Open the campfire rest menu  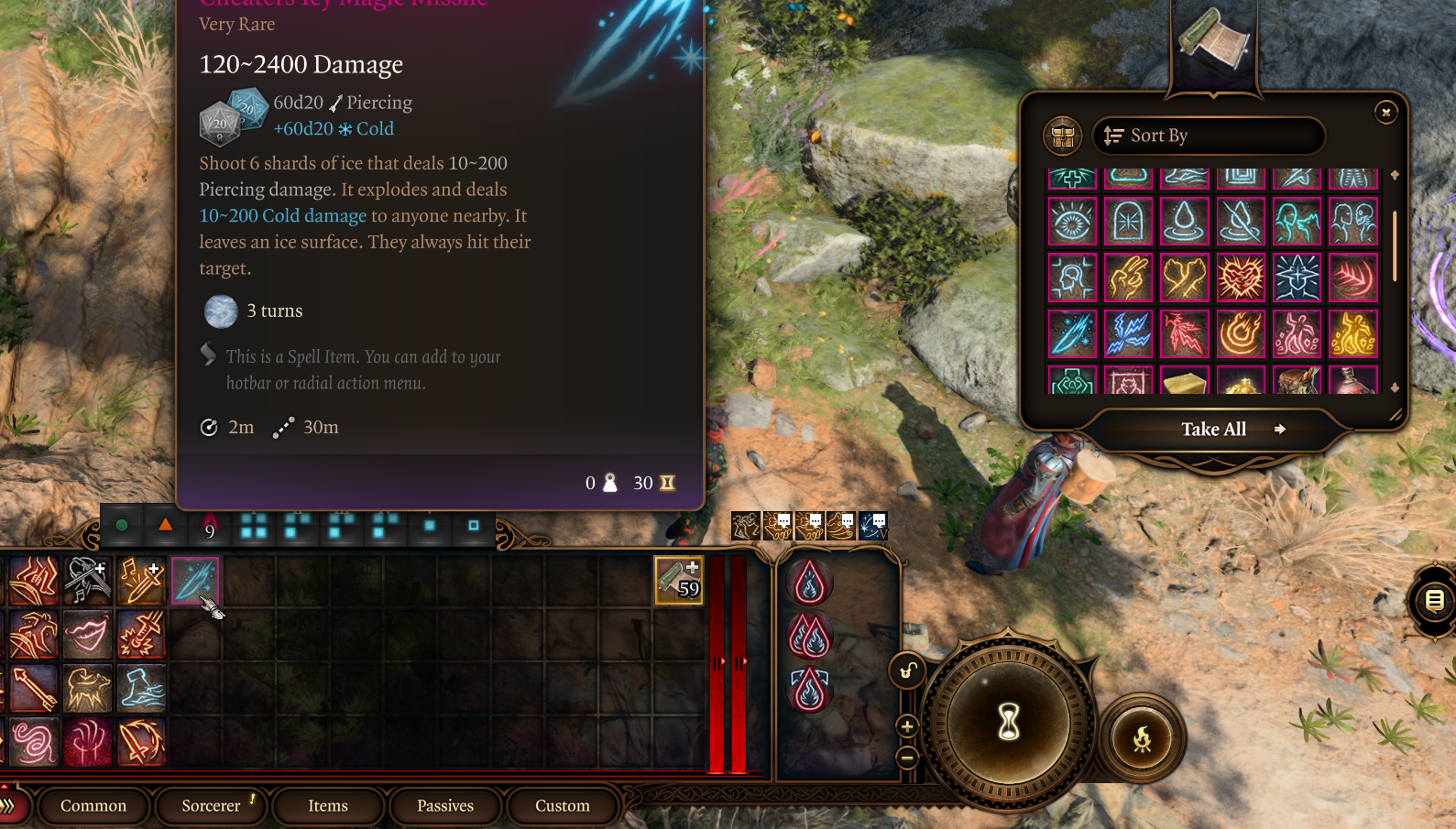[x=1142, y=738]
